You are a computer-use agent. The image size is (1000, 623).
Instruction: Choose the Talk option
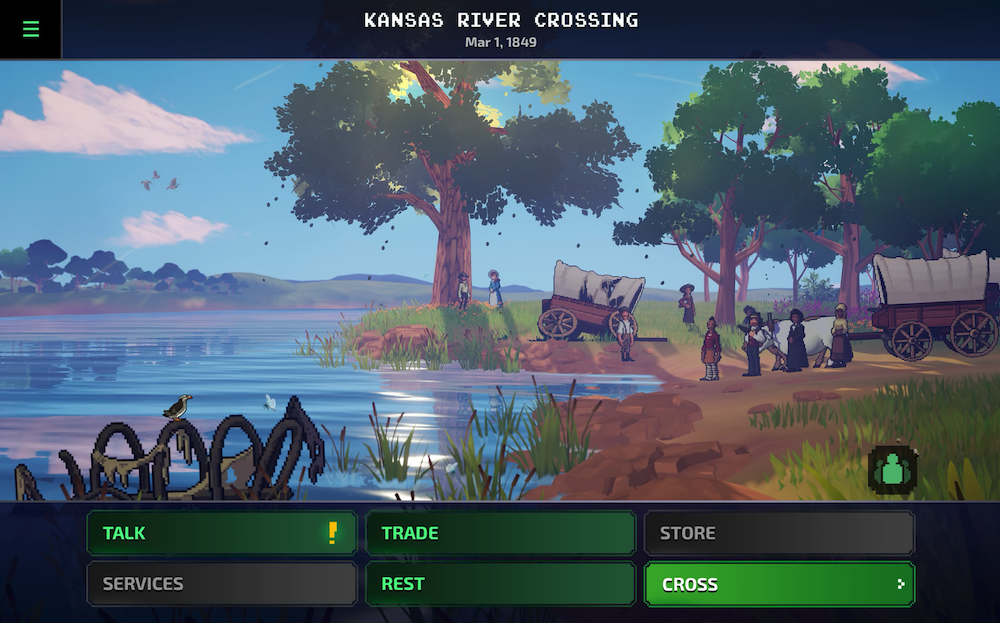click(221, 533)
